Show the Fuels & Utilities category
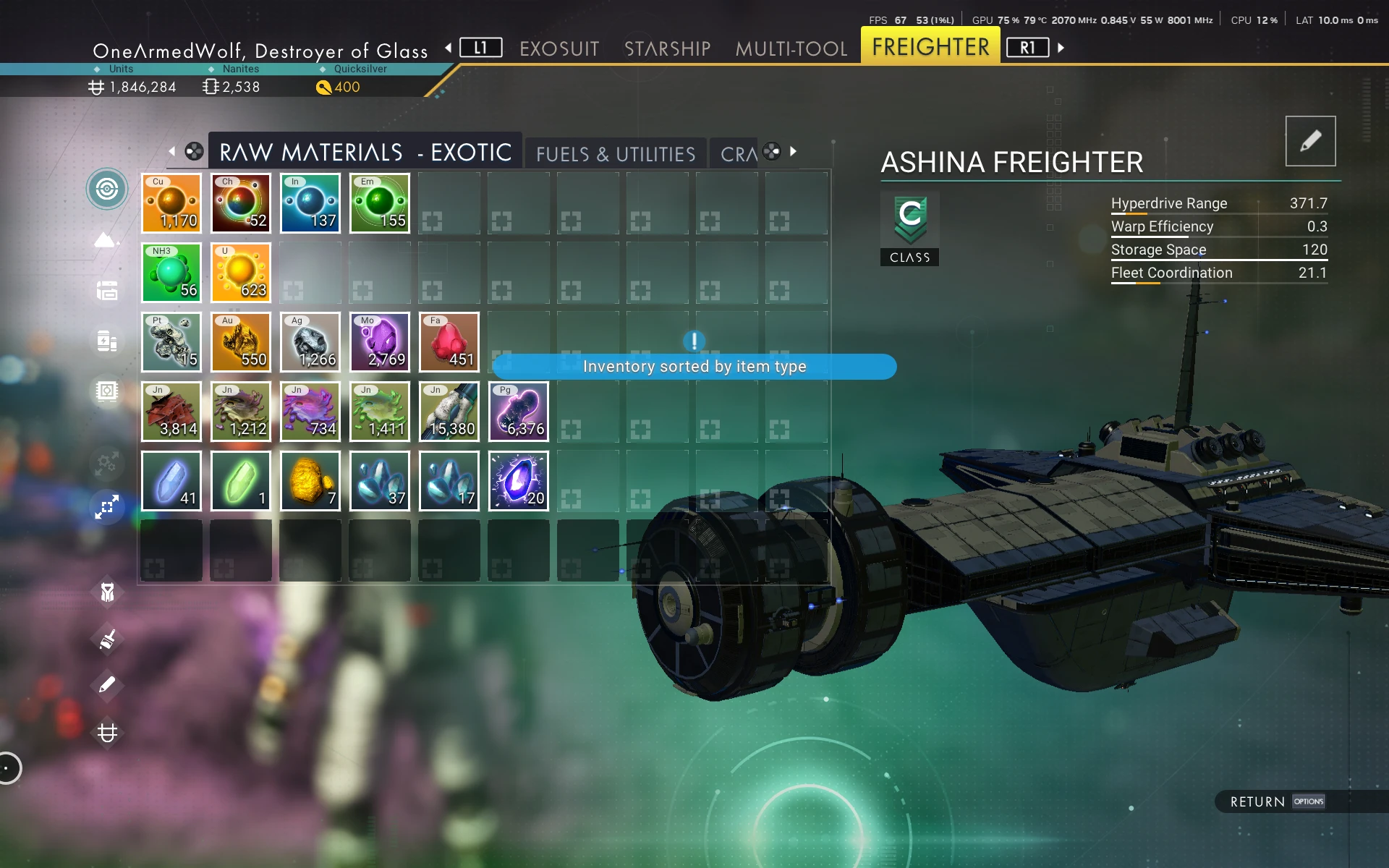Image resolution: width=1389 pixels, height=868 pixels. point(615,154)
